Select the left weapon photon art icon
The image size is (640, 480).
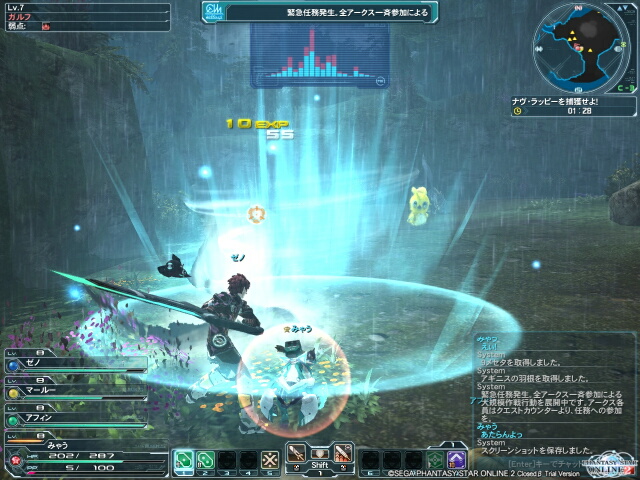tap(297, 451)
